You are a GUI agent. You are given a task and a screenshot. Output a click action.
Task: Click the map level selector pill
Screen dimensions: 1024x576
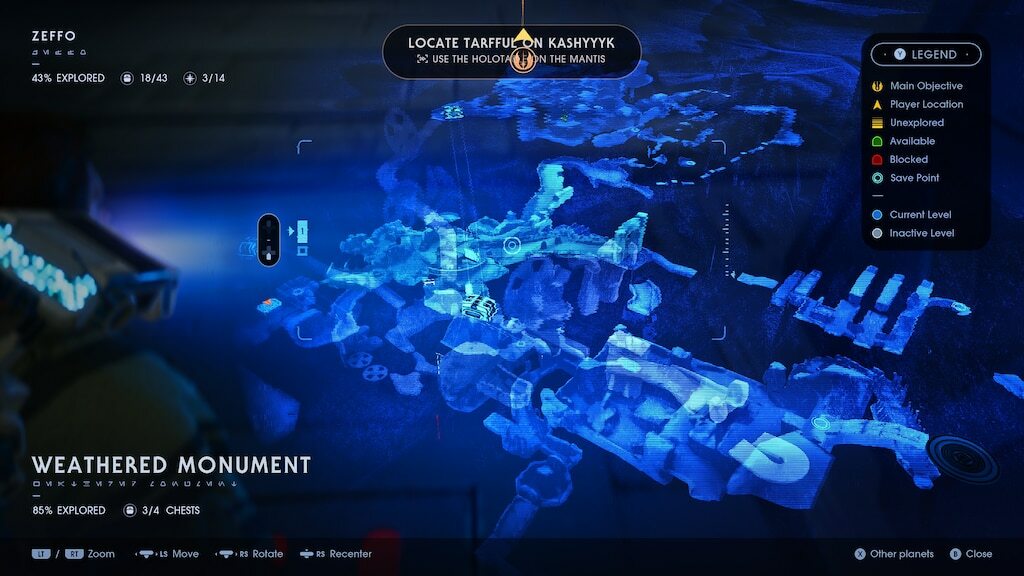pos(269,240)
